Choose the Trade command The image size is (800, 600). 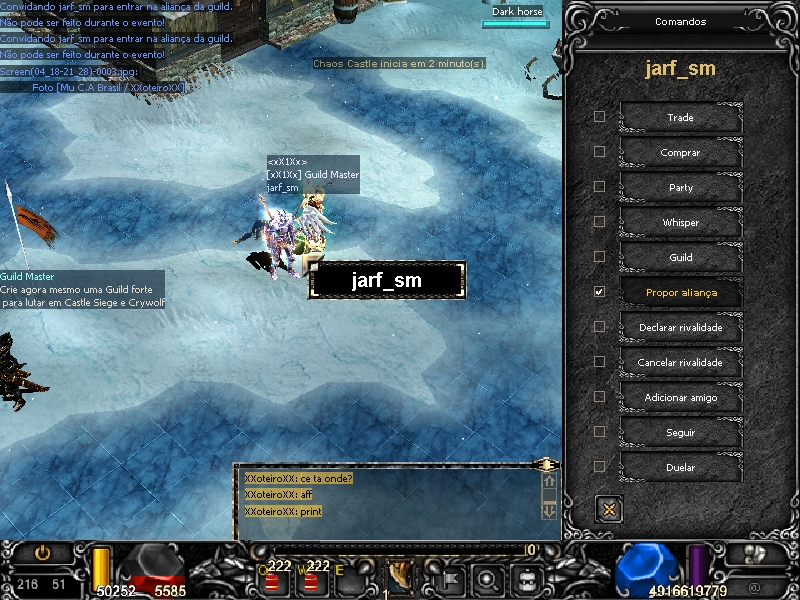click(680, 118)
